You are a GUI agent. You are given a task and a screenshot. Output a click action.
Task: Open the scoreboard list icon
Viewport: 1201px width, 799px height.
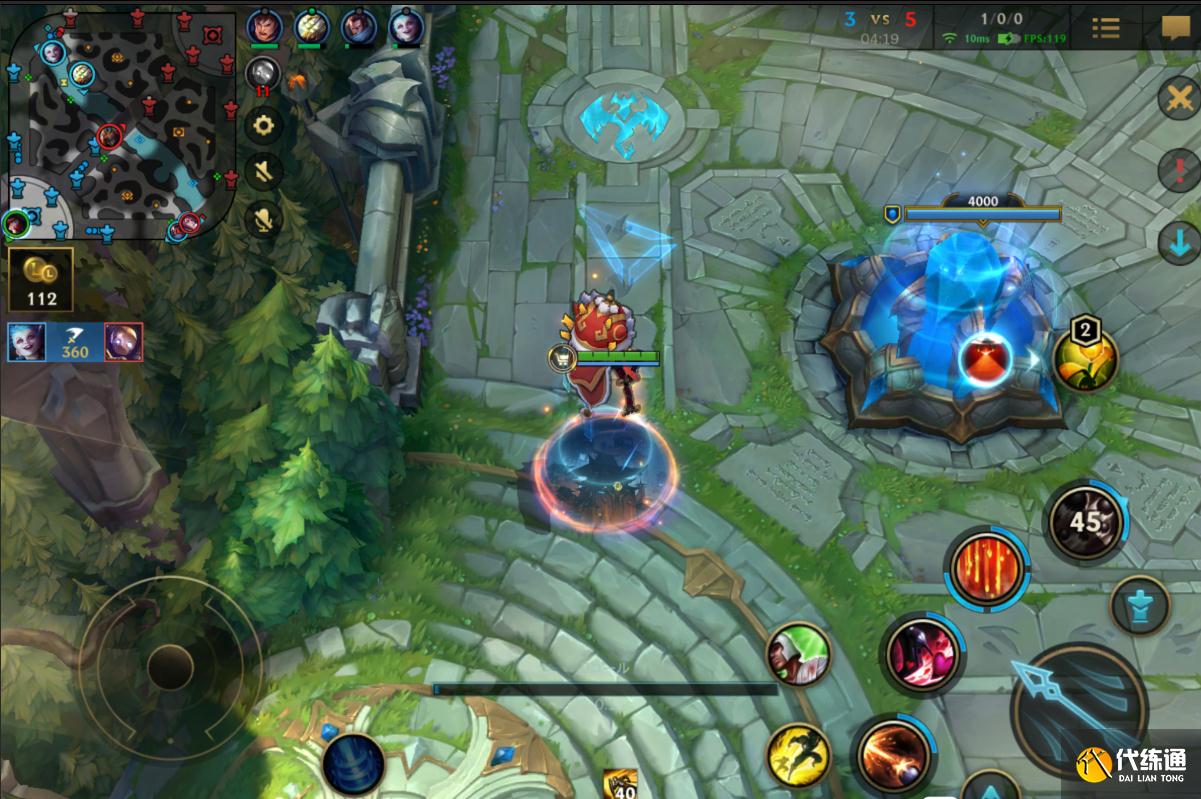click(x=1105, y=28)
